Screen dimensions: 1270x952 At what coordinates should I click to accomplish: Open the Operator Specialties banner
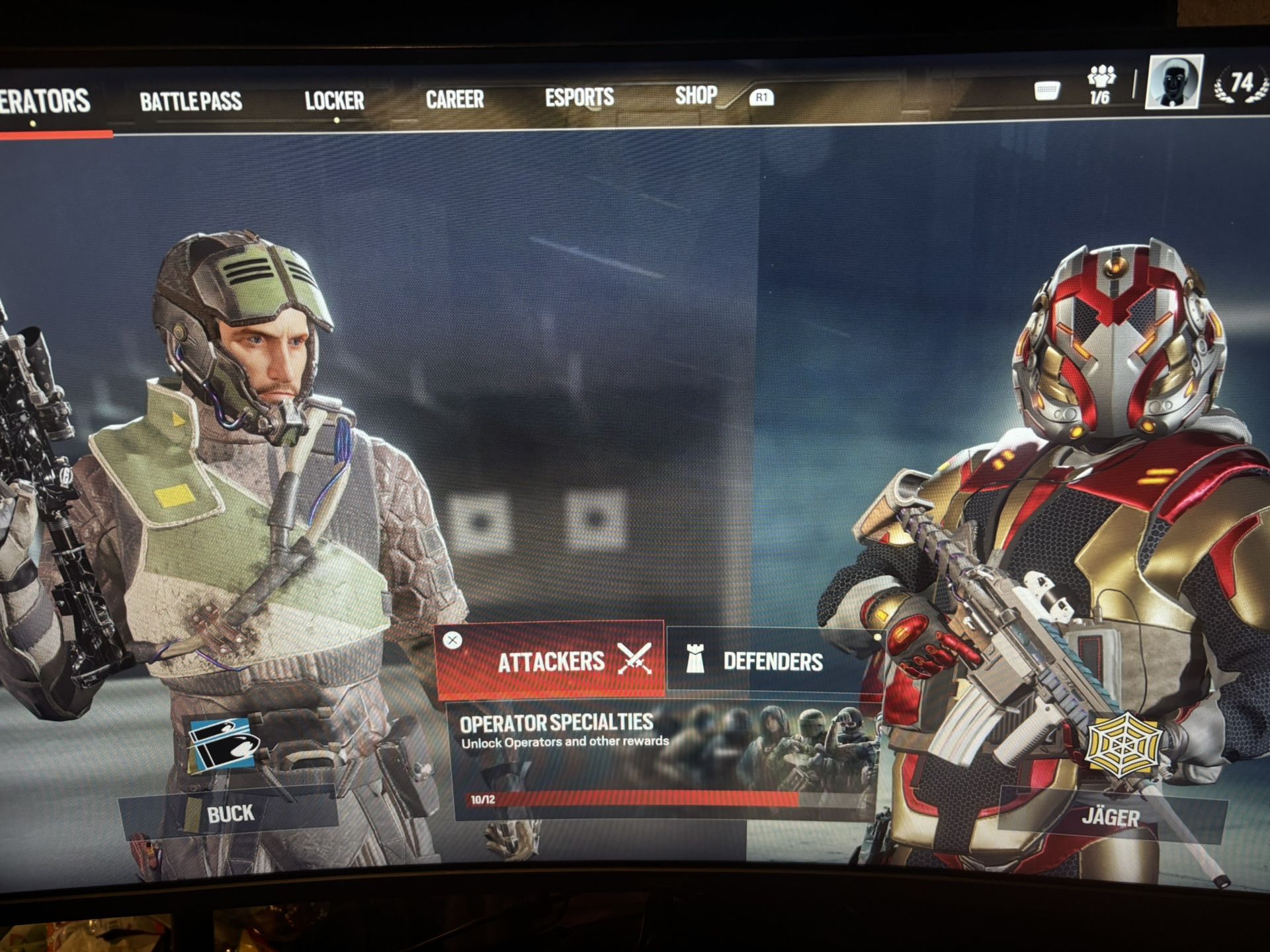tap(661, 760)
